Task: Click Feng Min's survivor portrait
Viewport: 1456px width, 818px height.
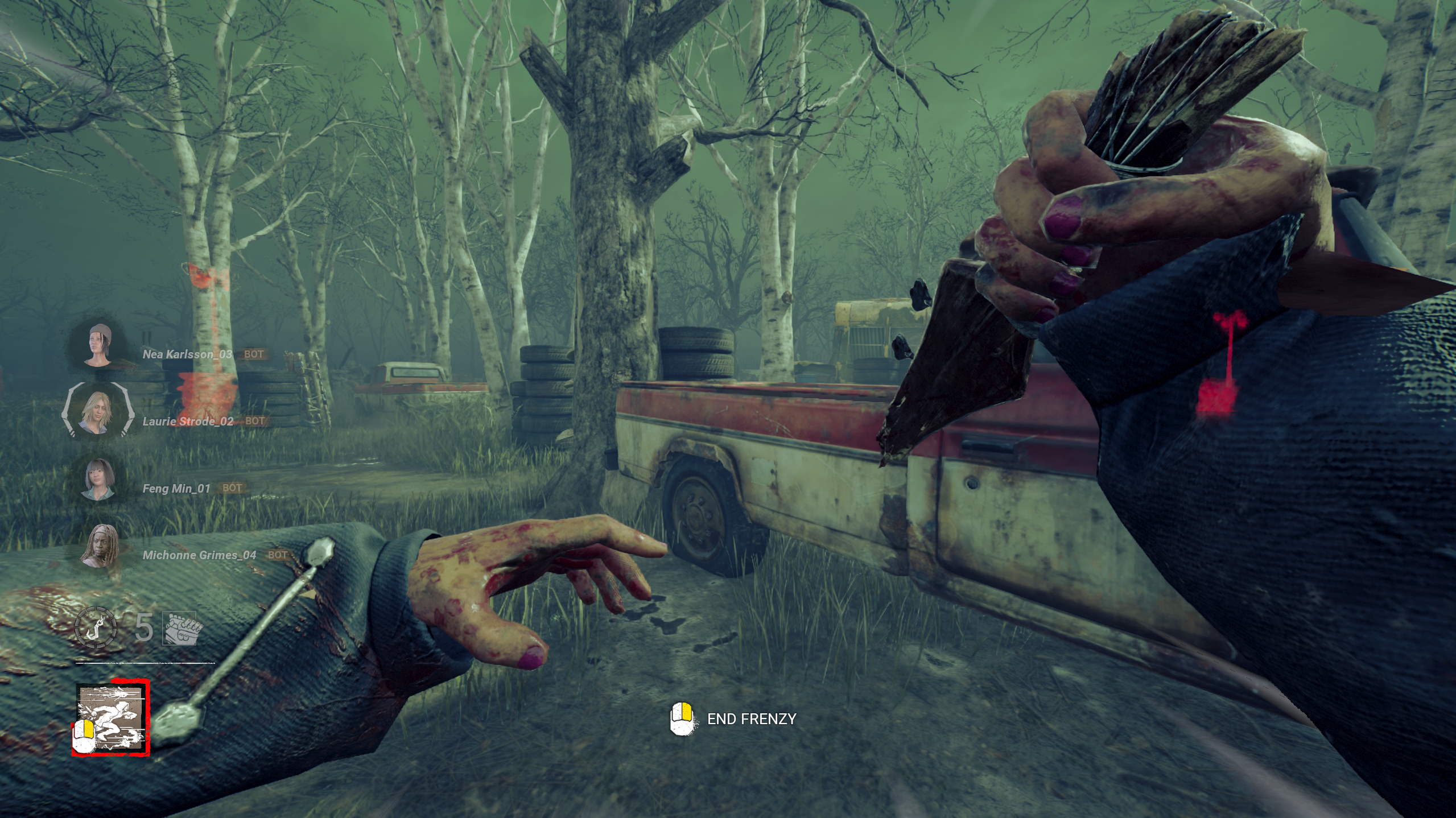Action: [99, 479]
